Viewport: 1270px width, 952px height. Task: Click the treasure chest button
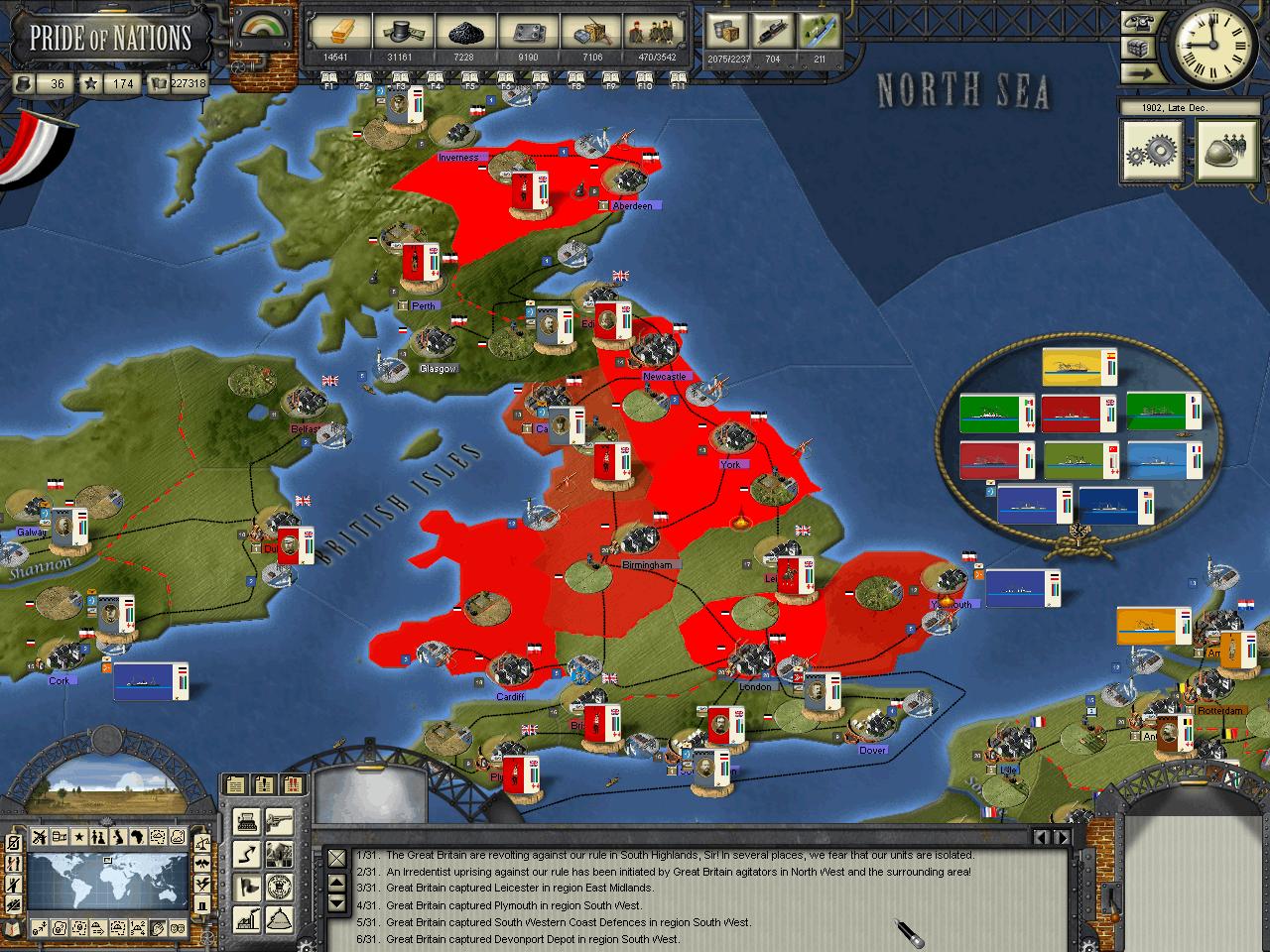[x=1137, y=48]
